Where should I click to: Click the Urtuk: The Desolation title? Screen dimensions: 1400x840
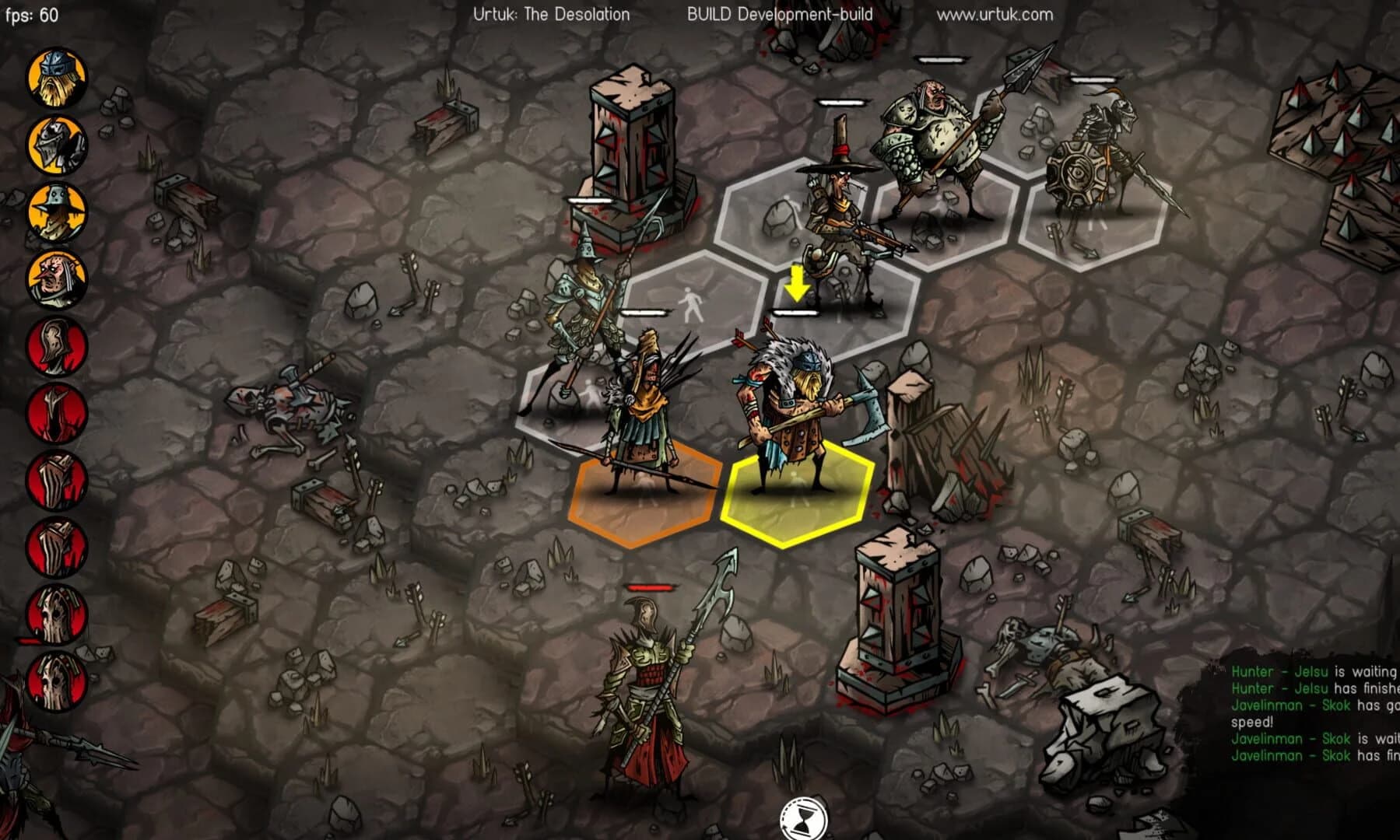pyautogui.click(x=552, y=13)
